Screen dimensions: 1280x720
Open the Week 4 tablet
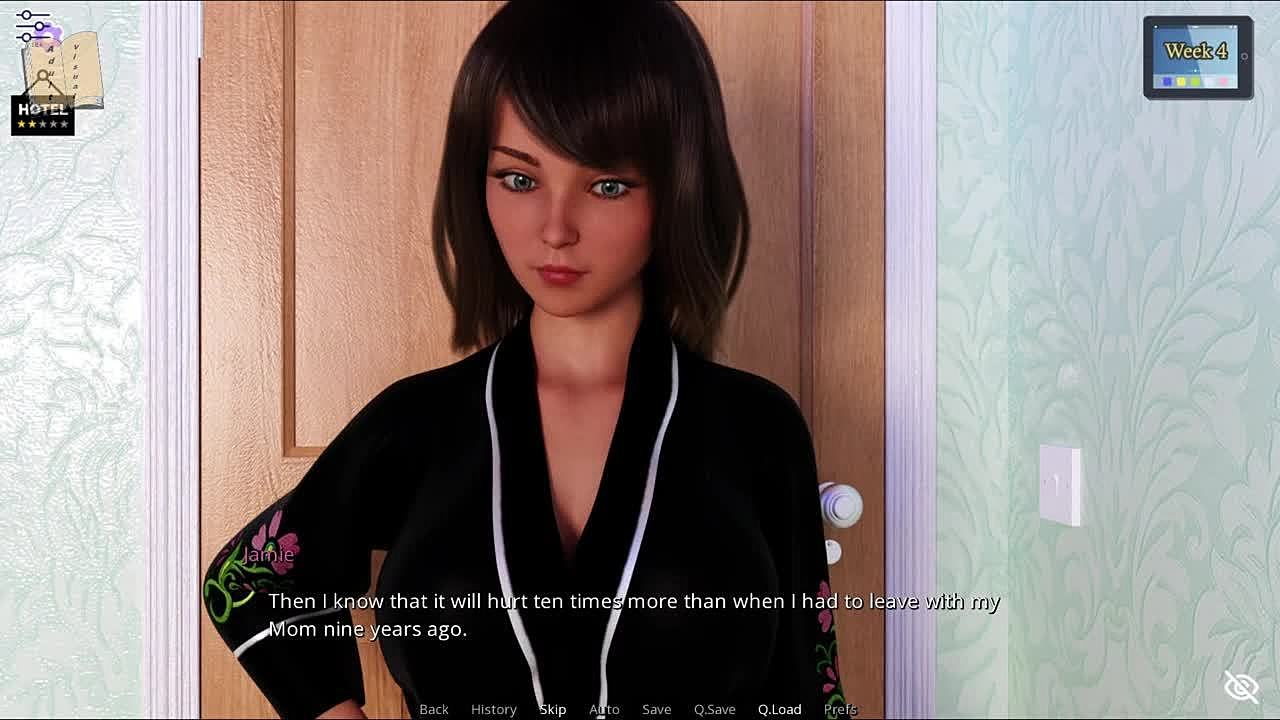[x=1198, y=58]
